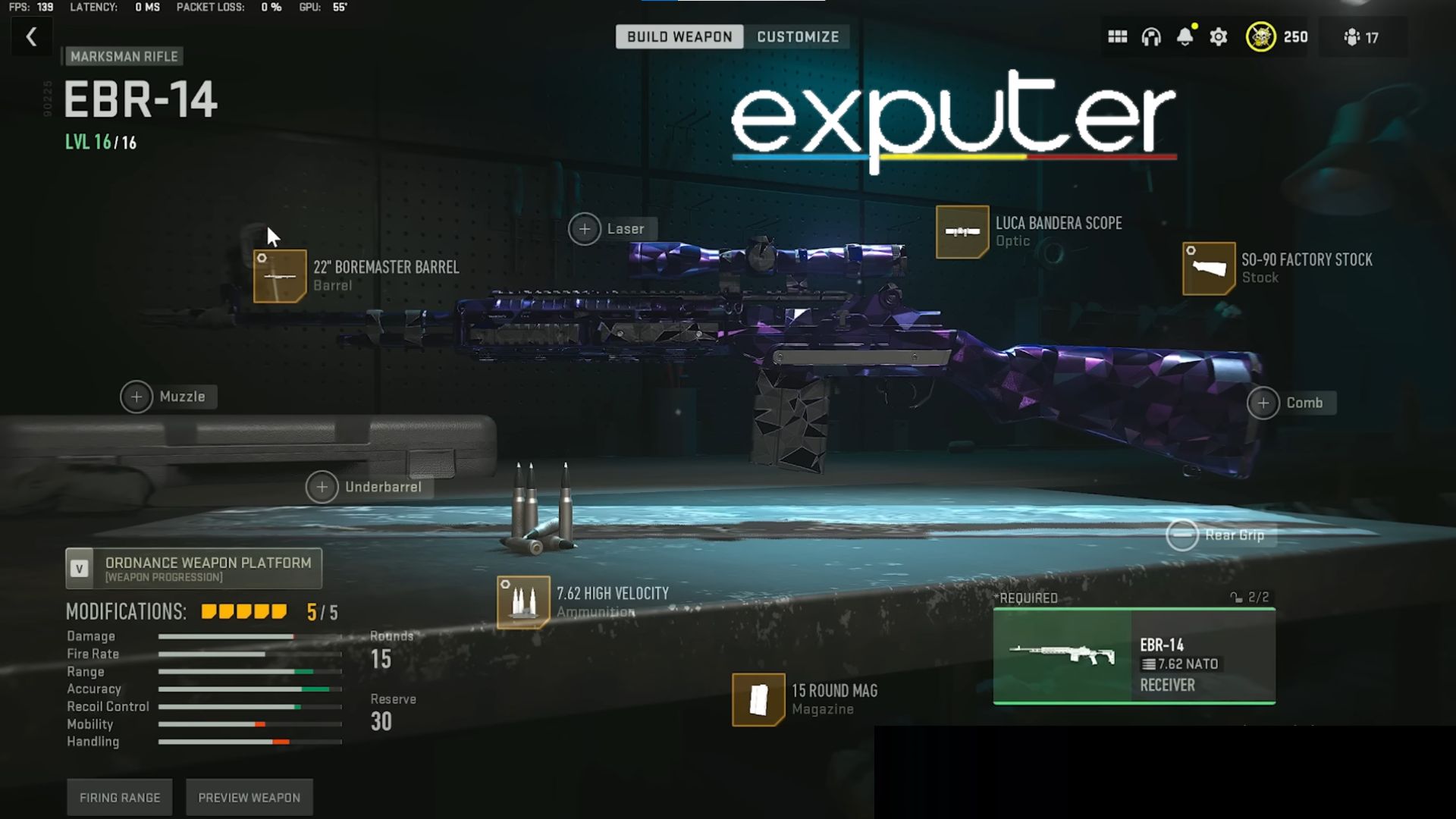This screenshot has height=819, width=1456.
Task: Add a Muzzle attachment
Action: click(136, 397)
